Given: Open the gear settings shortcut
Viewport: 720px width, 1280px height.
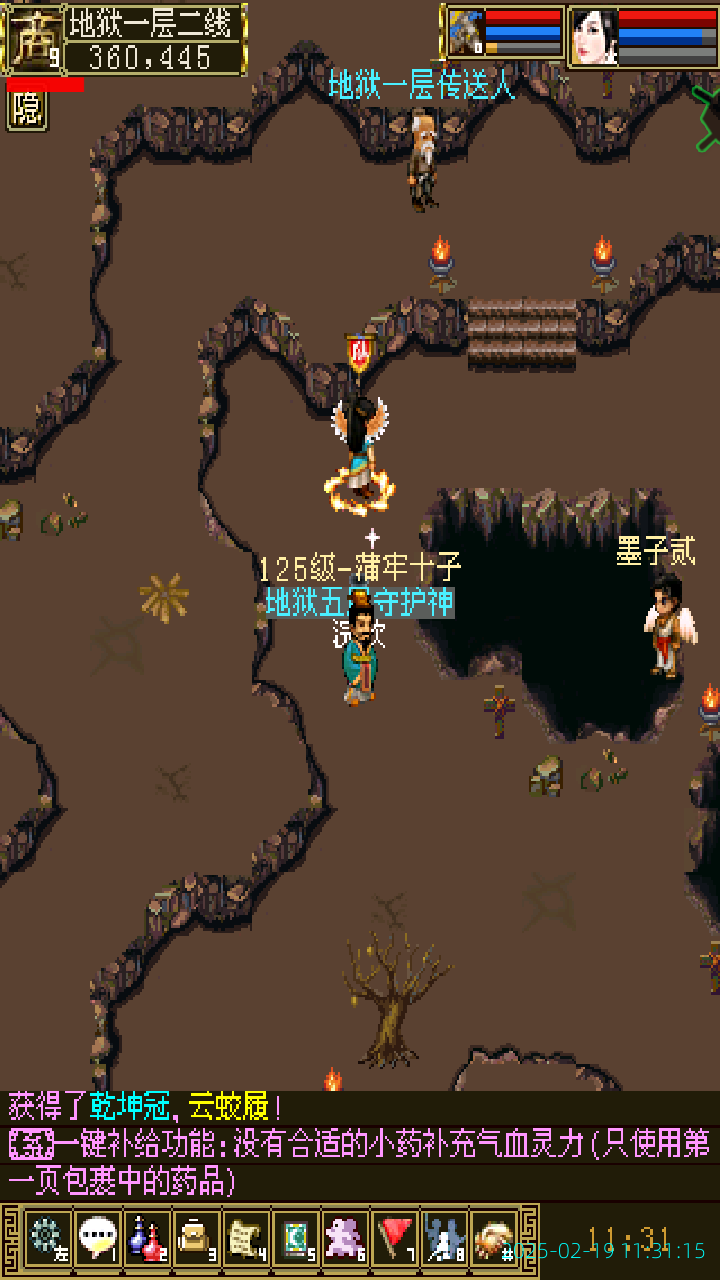Looking at the screenshot, I should pyautogui.click(x=47, y=1238).
